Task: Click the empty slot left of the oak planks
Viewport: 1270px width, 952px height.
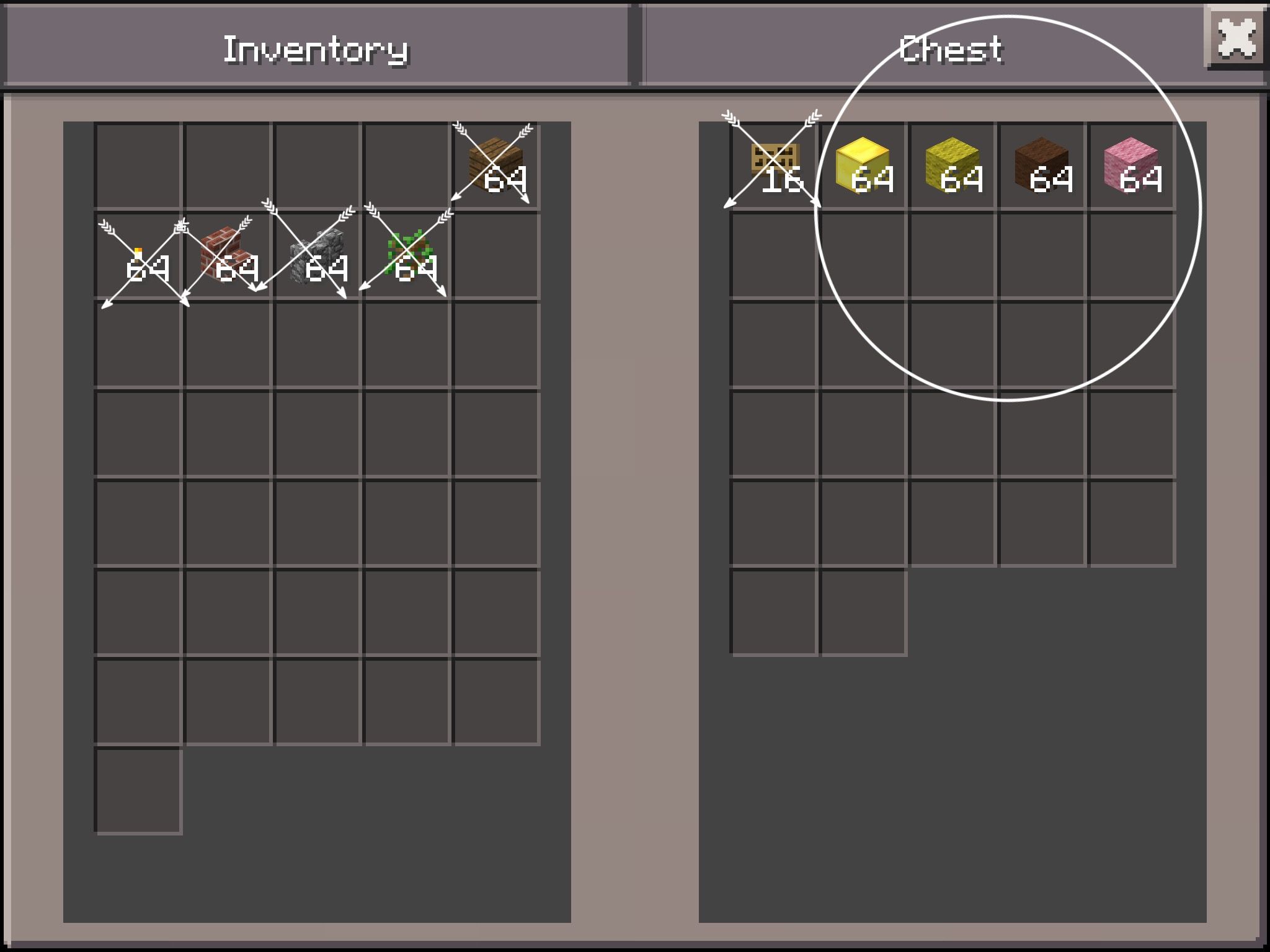Action: (x=406, y=164)
